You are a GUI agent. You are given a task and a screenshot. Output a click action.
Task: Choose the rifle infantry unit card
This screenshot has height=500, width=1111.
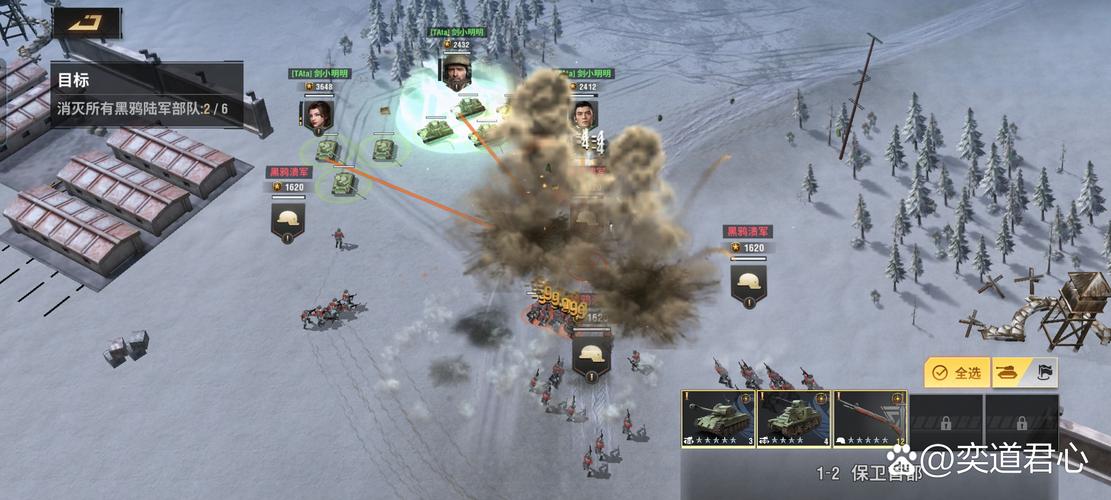tap(870, 418)
